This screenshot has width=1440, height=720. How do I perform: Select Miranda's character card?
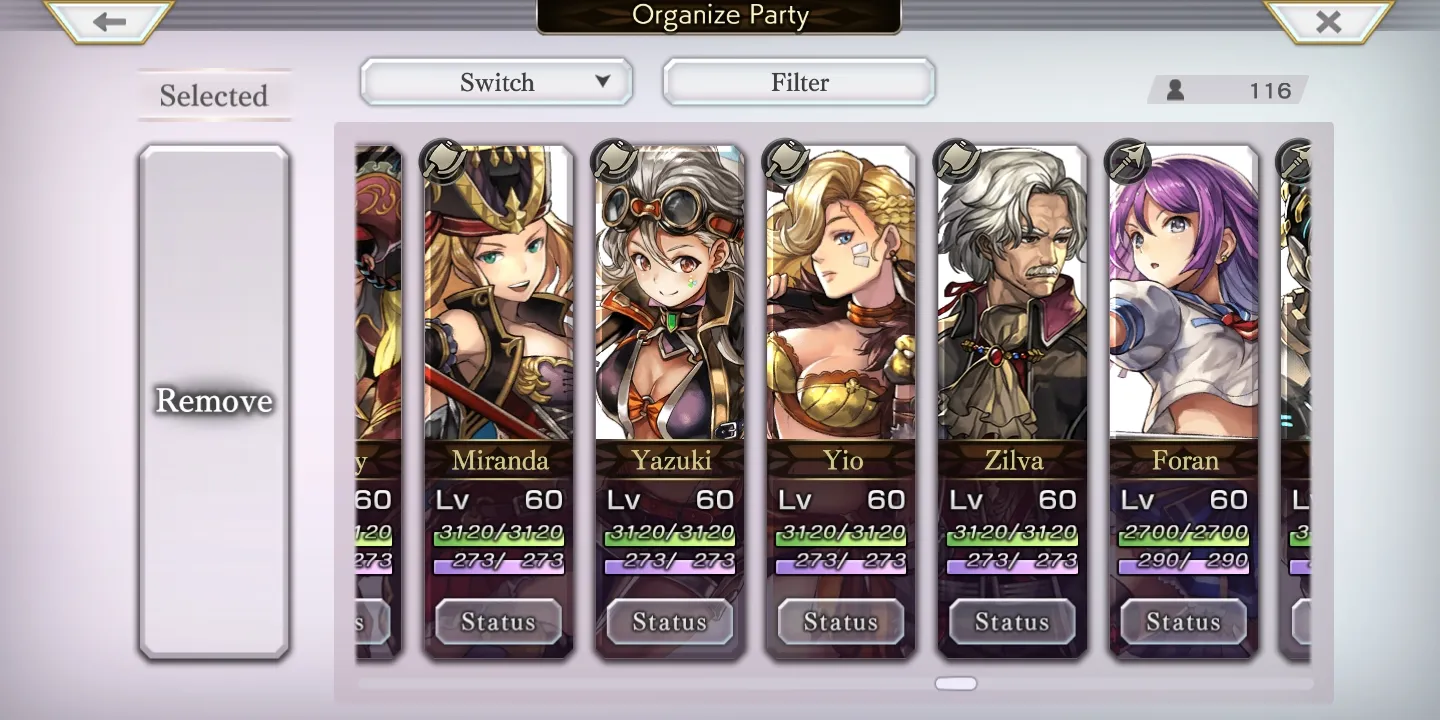point(499,300)
